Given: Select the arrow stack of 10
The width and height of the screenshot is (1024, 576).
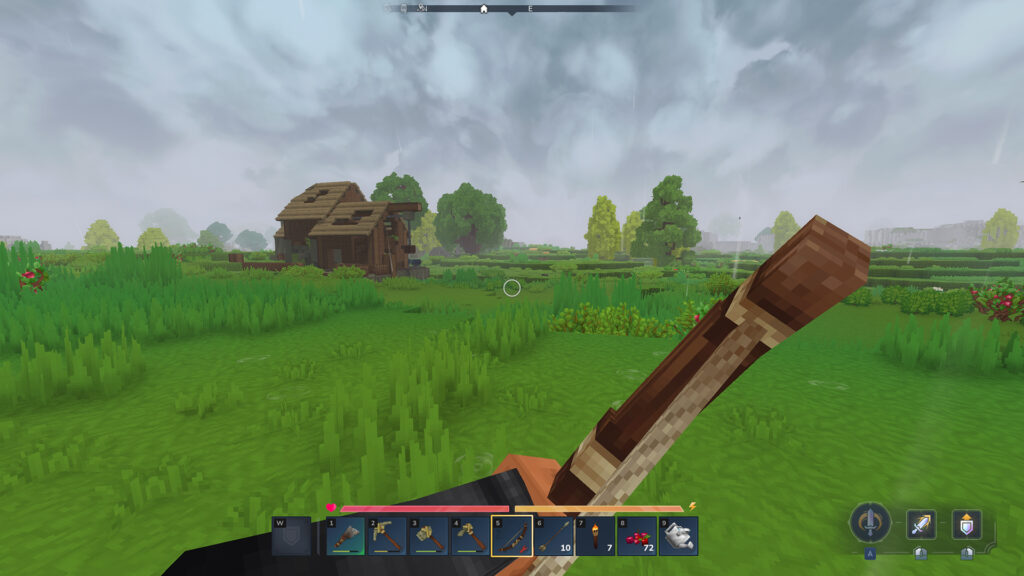Looking at the screenshot, I should [554, 536].
